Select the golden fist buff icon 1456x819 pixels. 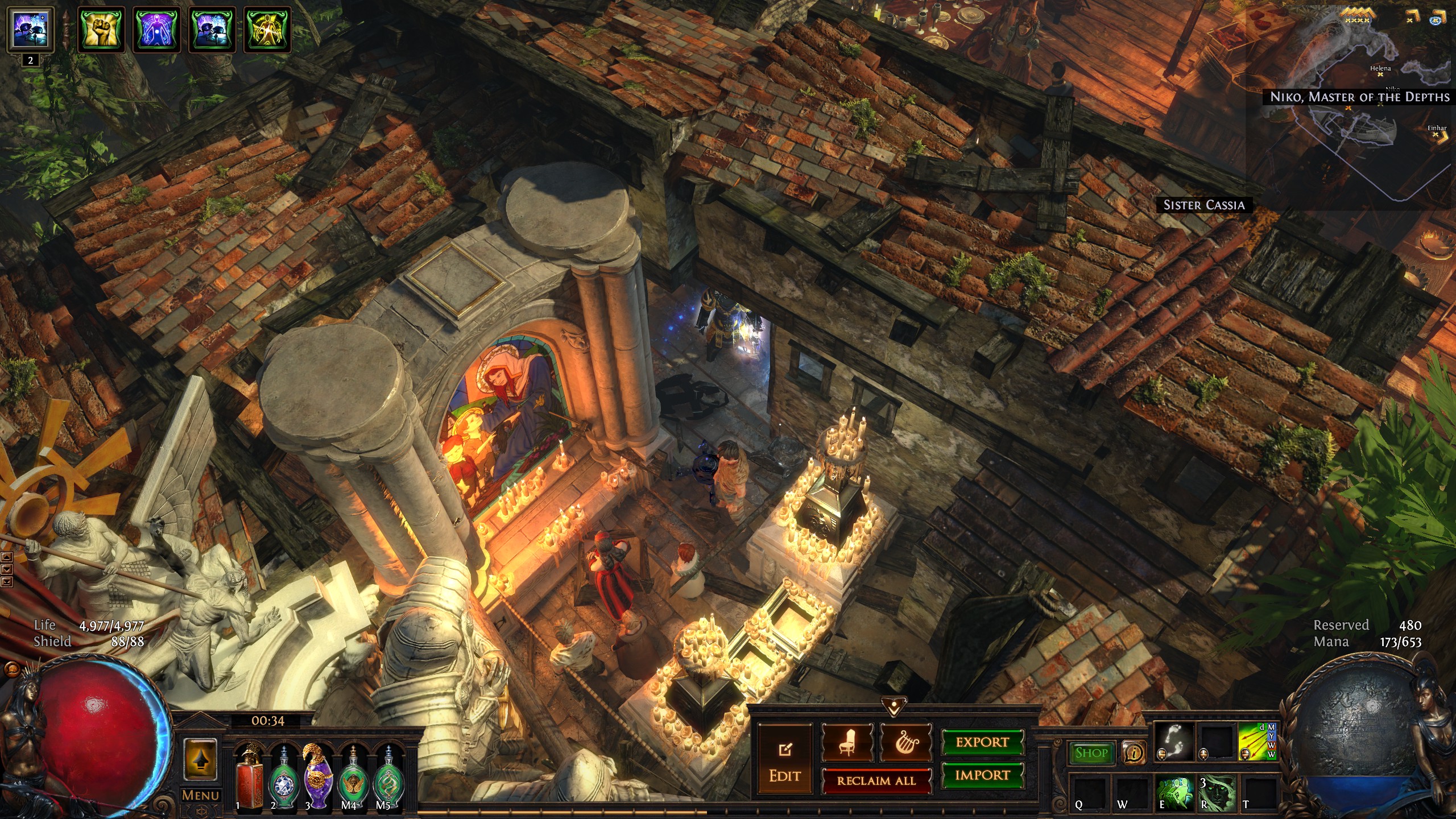click(x=101, y=29)
